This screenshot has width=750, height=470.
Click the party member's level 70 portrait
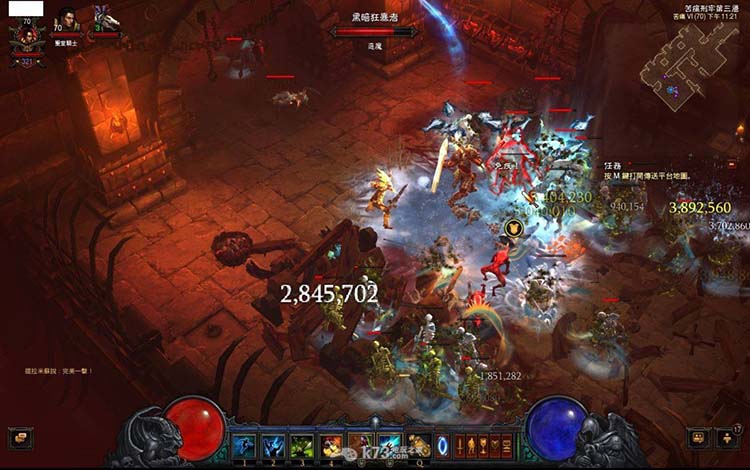(x=67, y=20)
